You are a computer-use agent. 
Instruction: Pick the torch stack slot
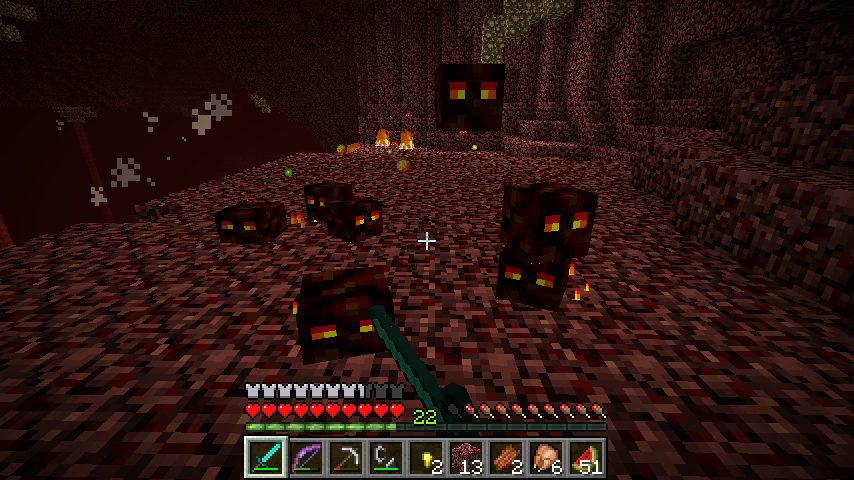coord(426,457)
